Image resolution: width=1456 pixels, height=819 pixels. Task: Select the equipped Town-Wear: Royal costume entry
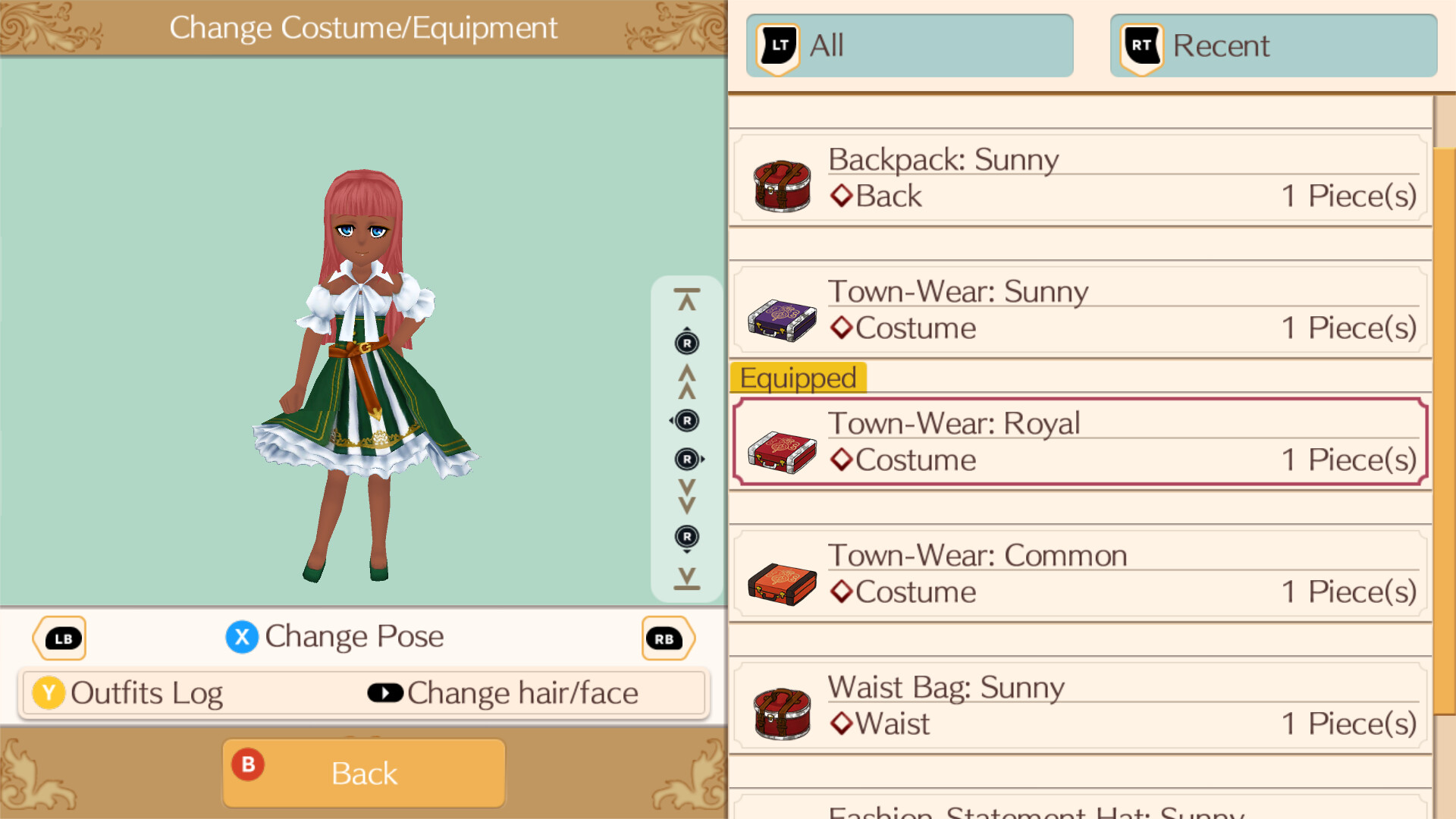(x=1077, y=441)
